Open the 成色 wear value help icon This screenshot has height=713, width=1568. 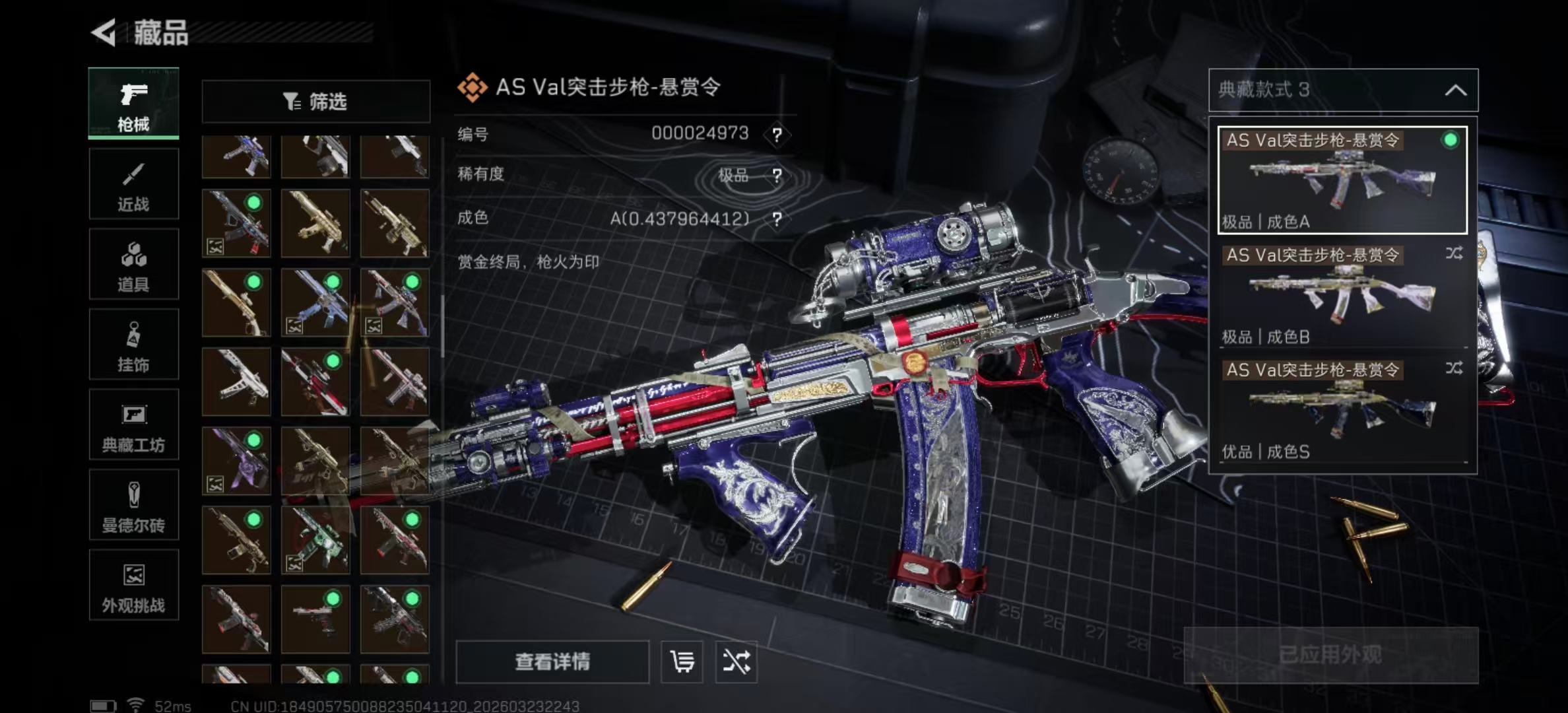[x=777, y=219]
